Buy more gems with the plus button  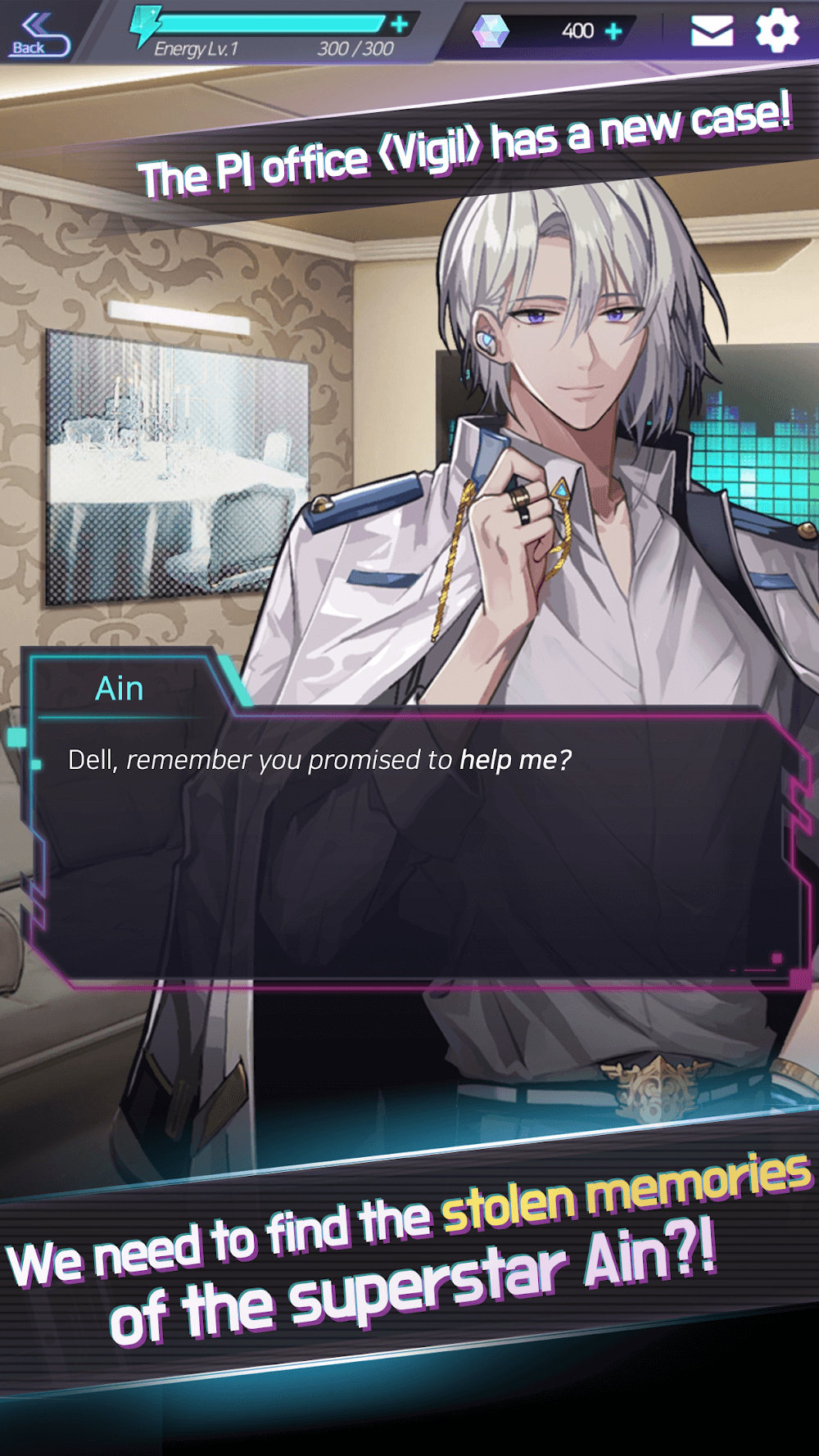click(x=613, y=31)
